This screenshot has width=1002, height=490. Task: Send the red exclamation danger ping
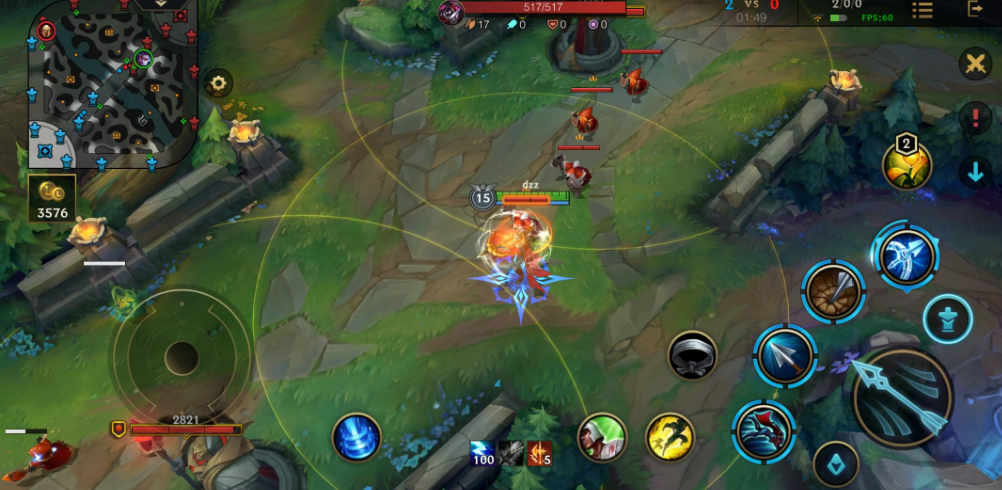(x=975, y=118)
